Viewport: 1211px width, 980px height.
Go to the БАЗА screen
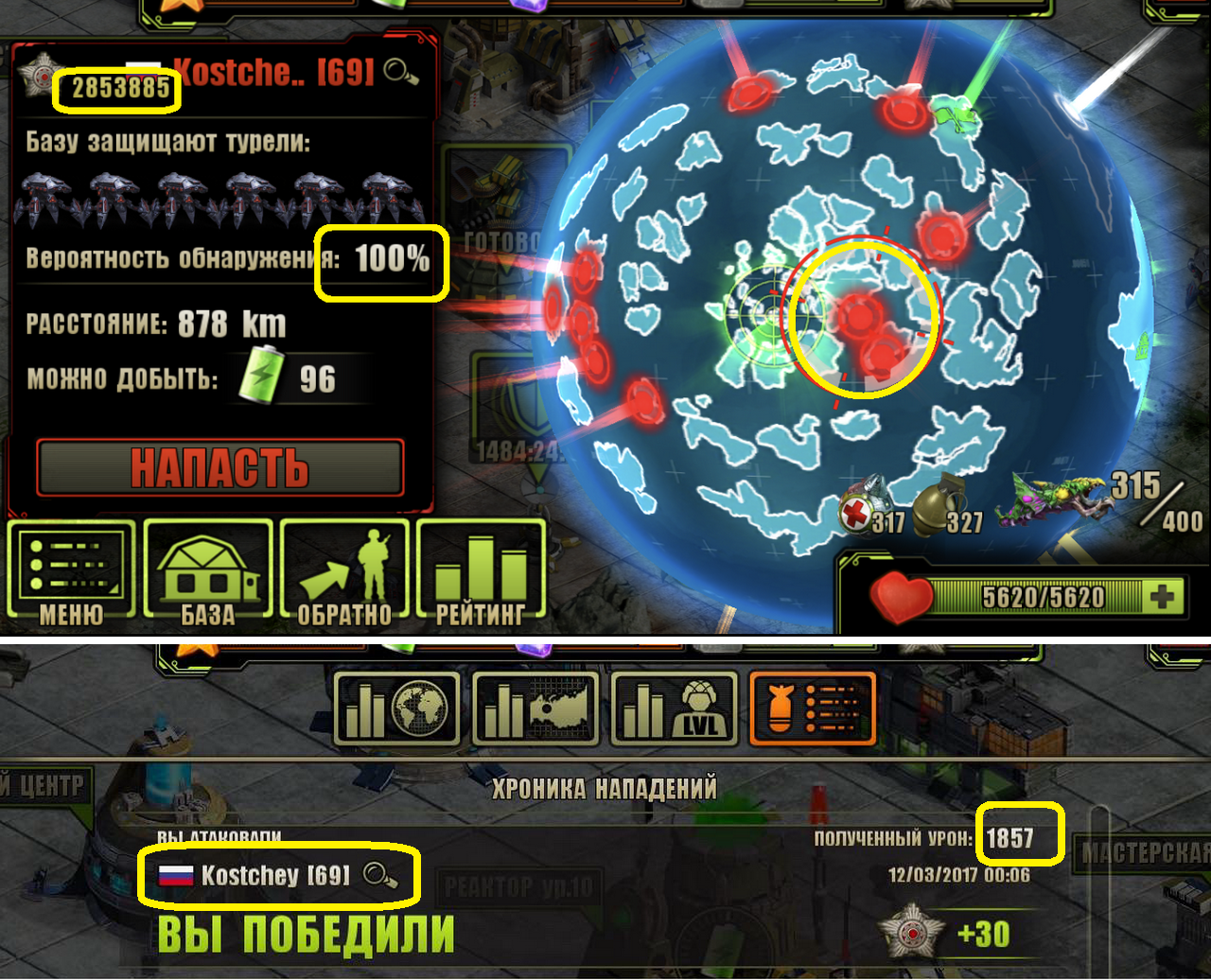pyautogui.click(x=208, y=570)
